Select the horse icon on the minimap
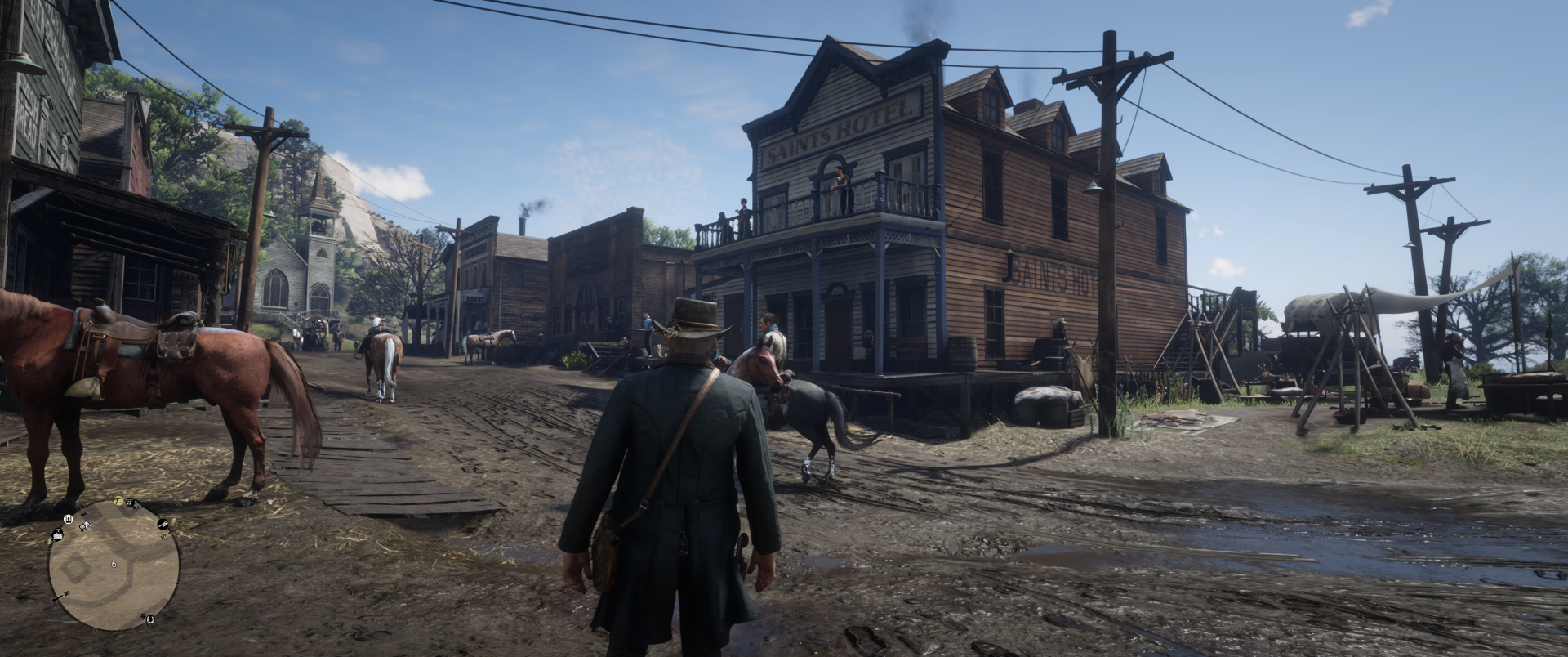The height and width of the screenshot is (657, 1568). pos(86,525)
